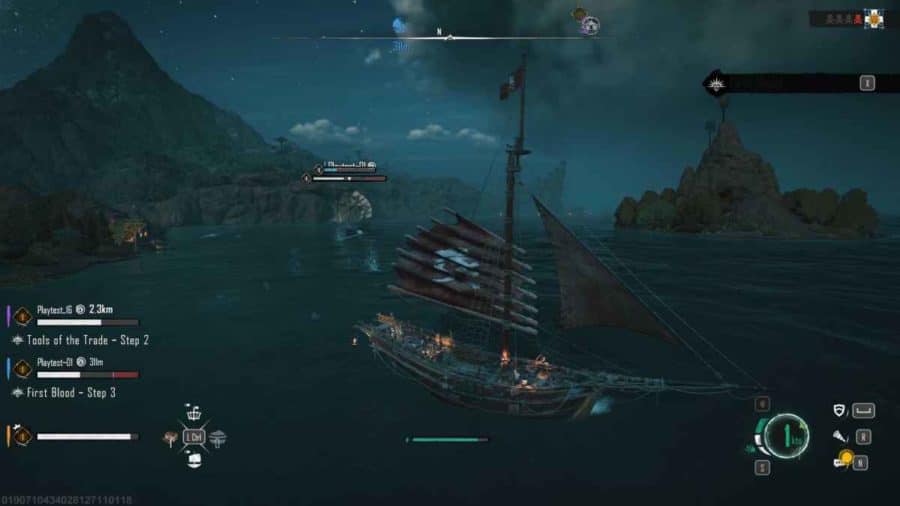This screenshot has height=506, width=900.
Task: Select the right item on the quick wheel
Action: 217,437
